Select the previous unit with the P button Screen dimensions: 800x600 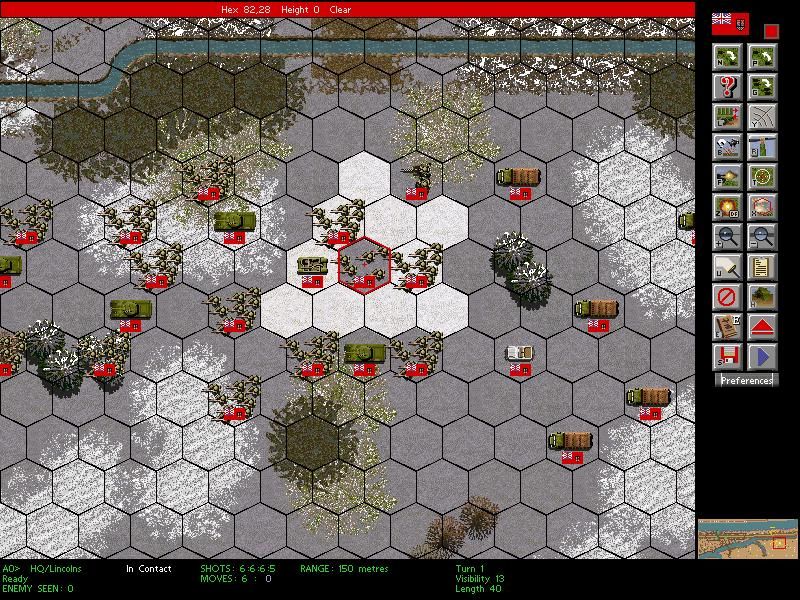762,57
